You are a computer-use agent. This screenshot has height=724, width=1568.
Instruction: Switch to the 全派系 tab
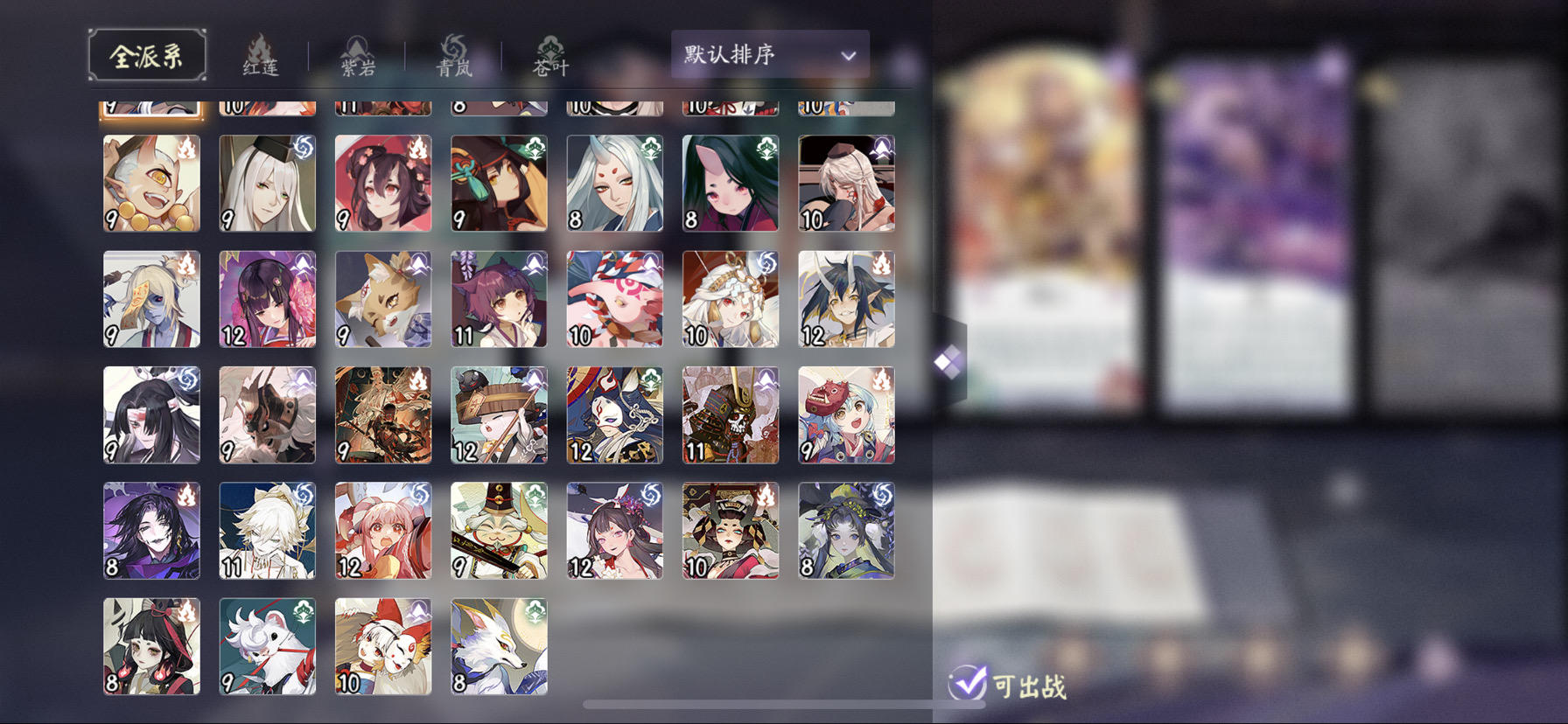pyautogui.click(x=148, y=54)
